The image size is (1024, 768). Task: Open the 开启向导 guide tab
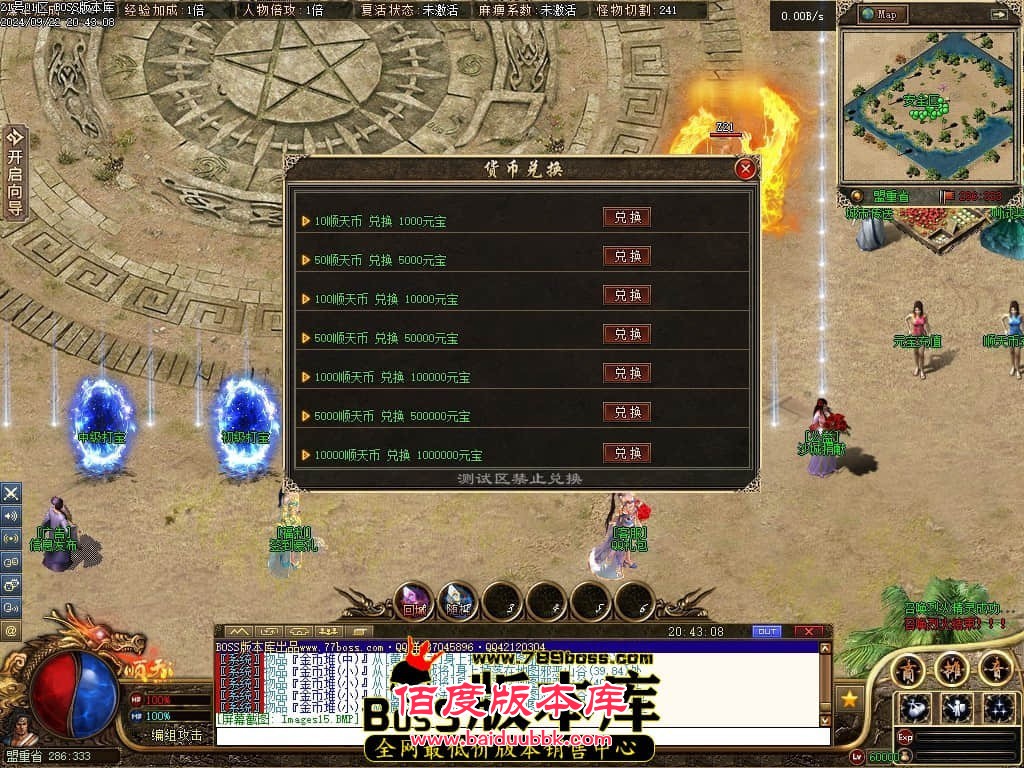click(15, 171)
